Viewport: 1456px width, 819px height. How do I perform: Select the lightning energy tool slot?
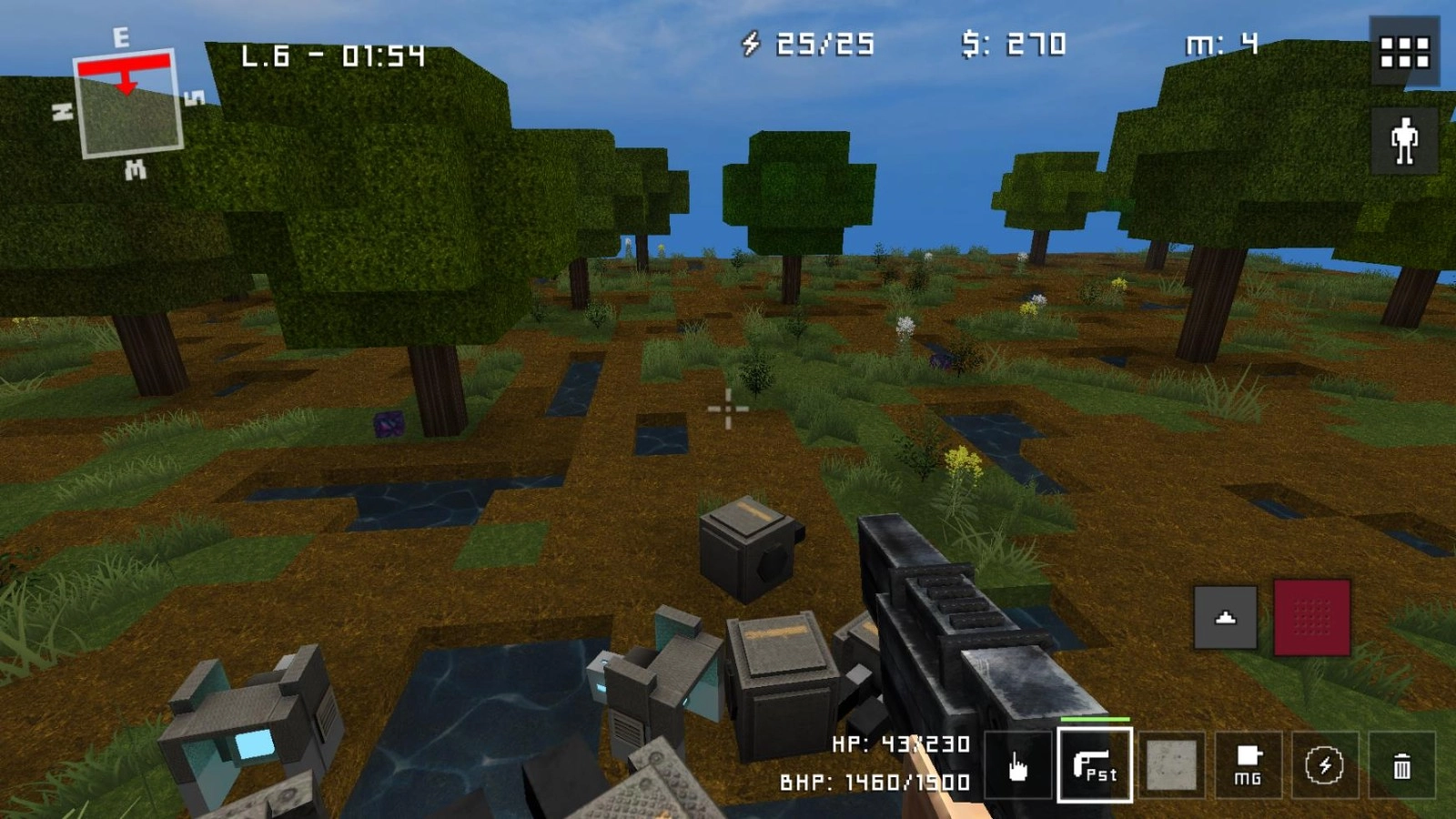click(x=1324, y=767)
